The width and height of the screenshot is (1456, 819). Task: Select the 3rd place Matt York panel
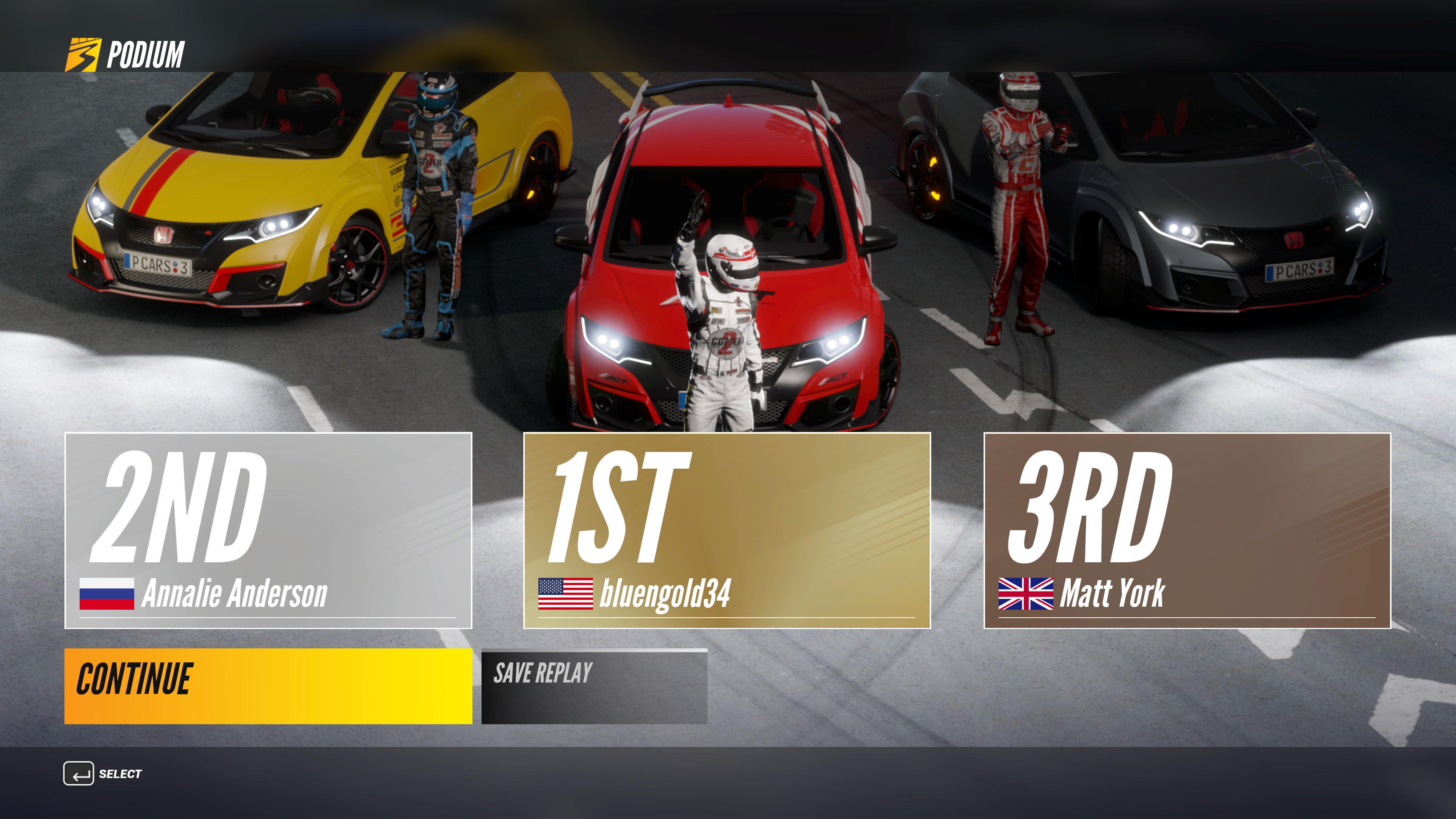click(1187, 530)
